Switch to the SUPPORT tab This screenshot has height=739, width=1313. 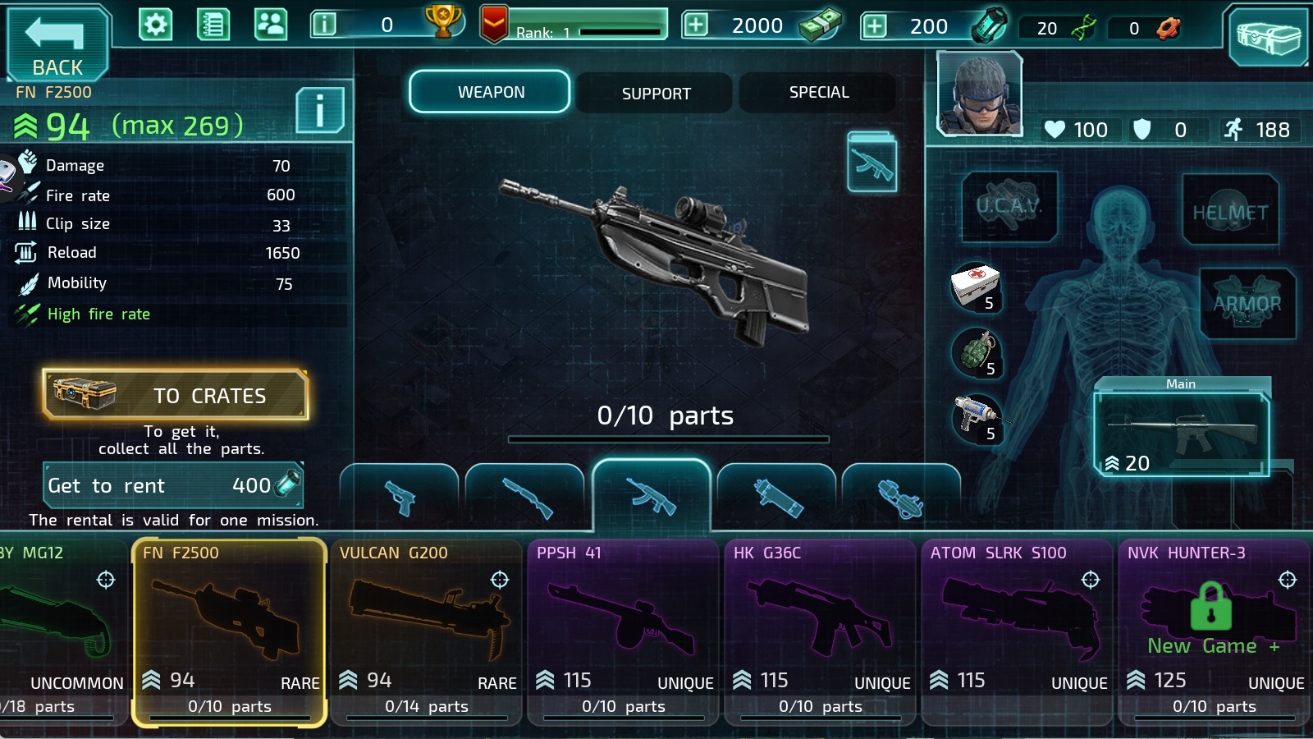click(656, 93)
